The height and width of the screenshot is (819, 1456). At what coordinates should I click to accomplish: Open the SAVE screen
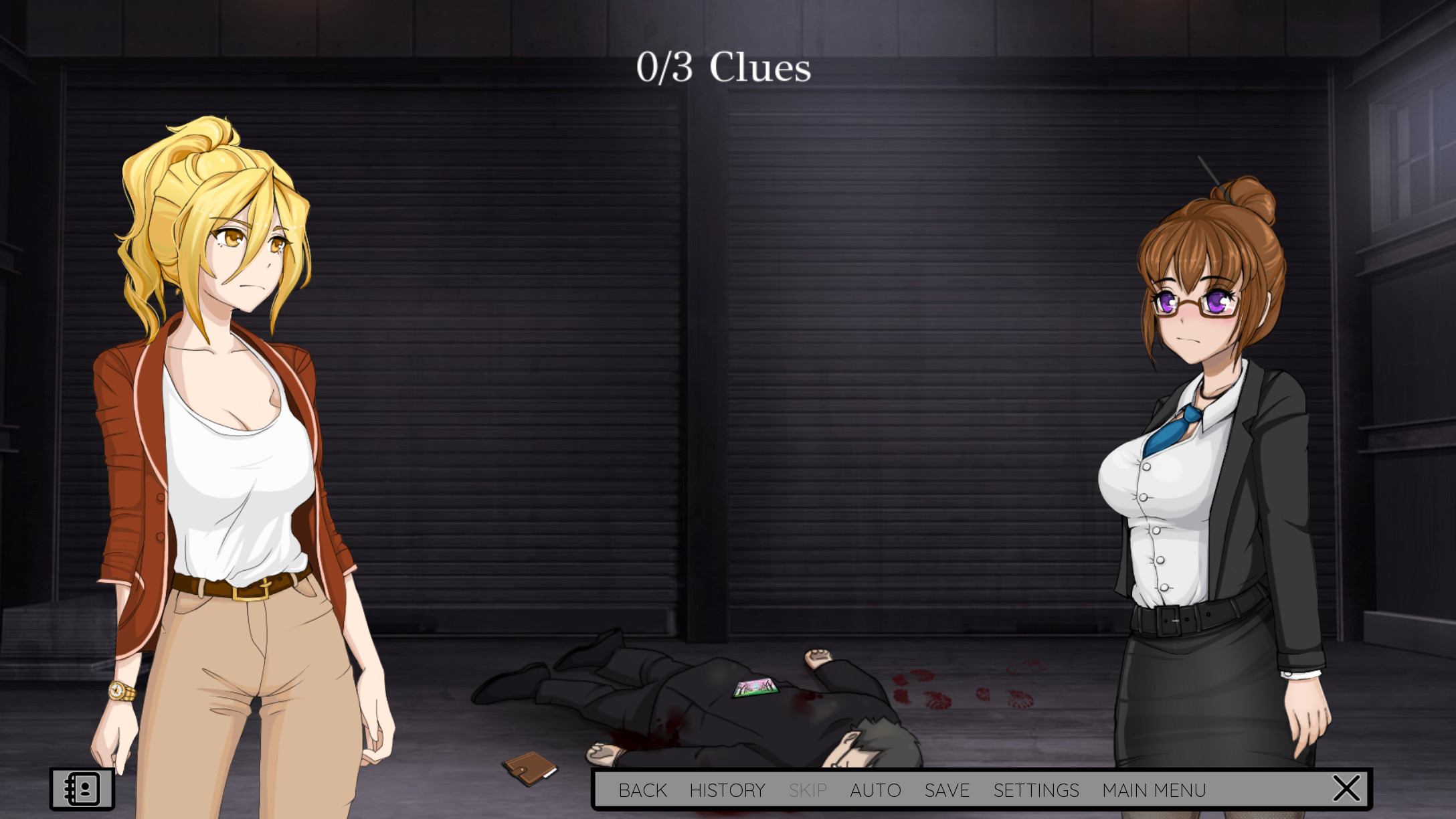tap(947, 790)
